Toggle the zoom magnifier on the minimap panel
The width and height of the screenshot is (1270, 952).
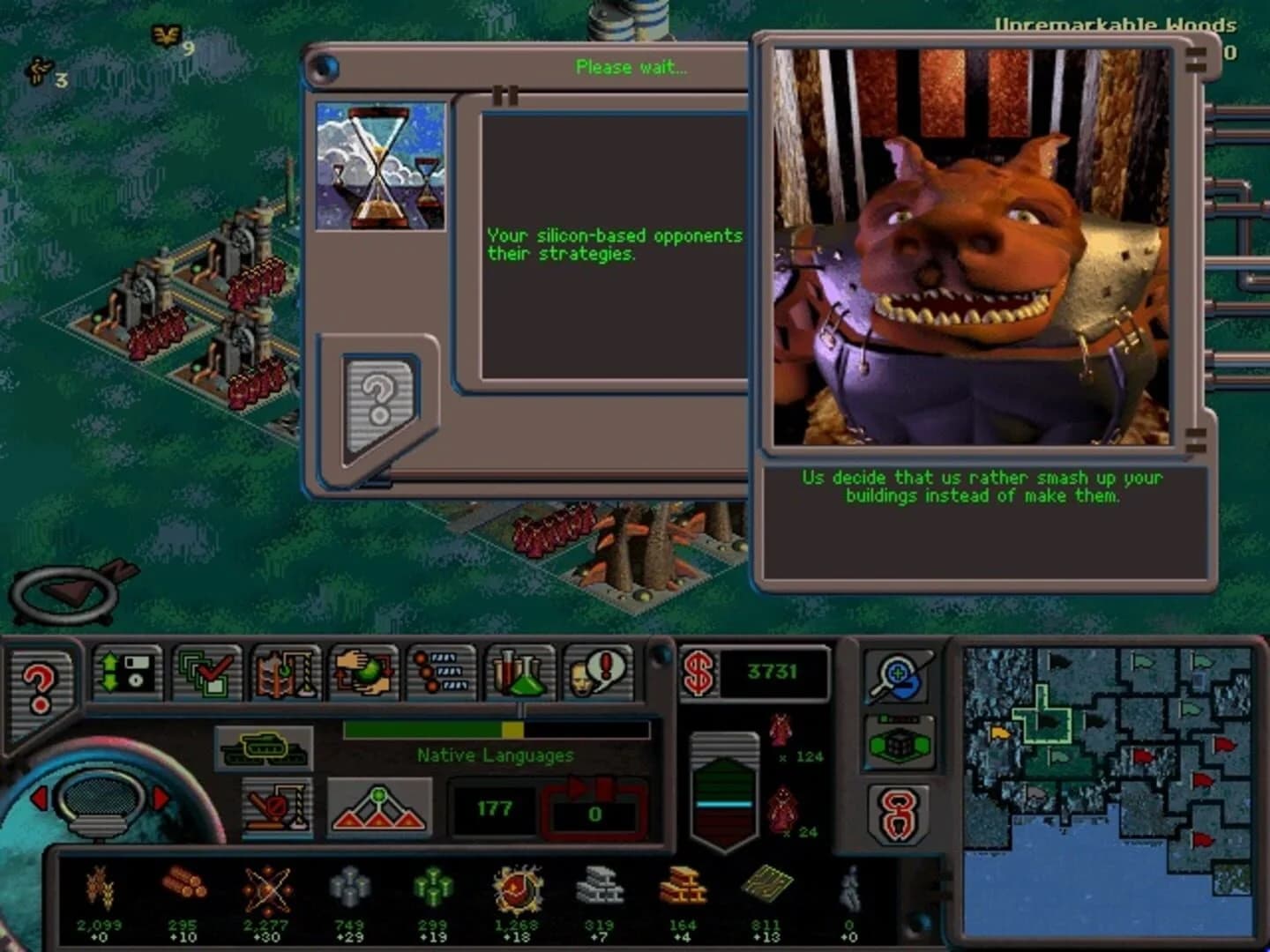point(895,676)
